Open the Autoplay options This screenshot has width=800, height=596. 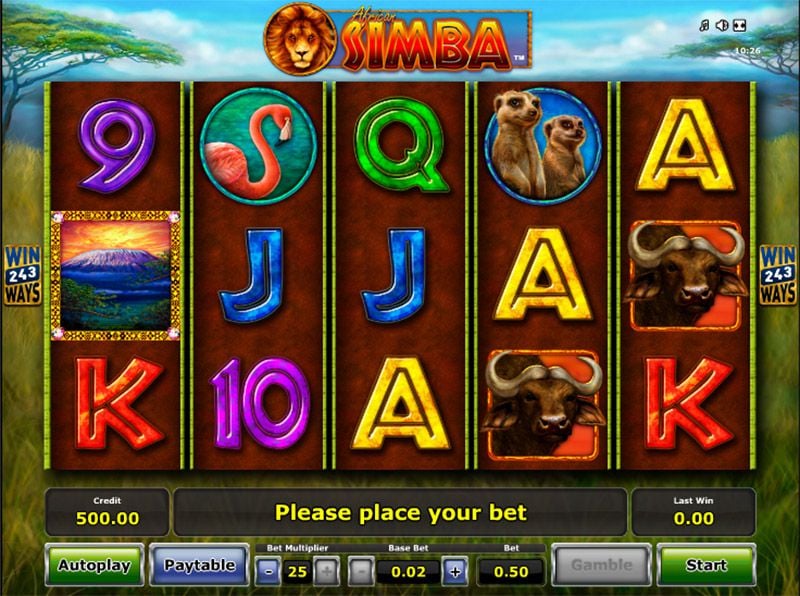94,566
